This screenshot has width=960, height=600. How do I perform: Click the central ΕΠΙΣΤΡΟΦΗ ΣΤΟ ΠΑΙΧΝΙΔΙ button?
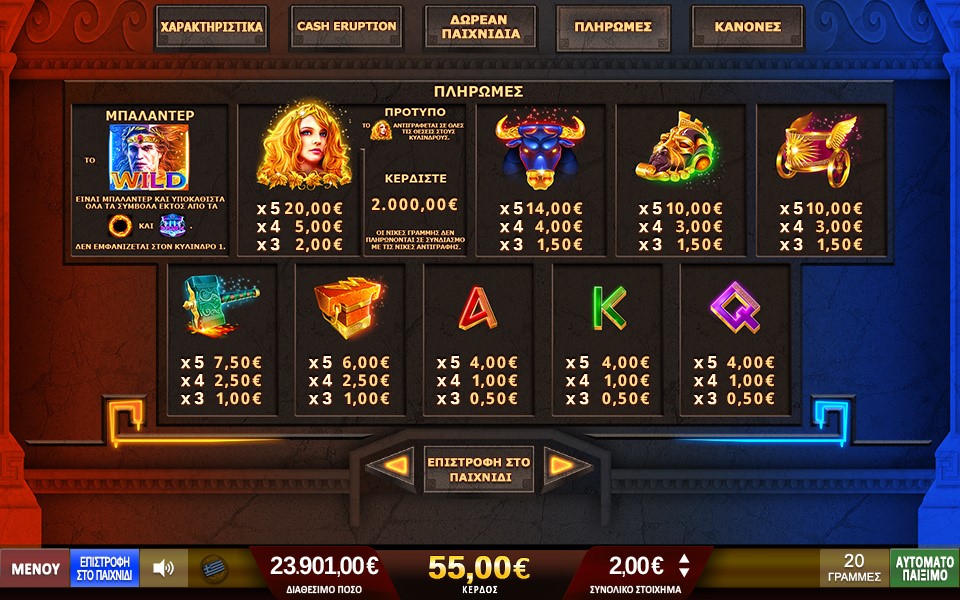pos(480,467)
